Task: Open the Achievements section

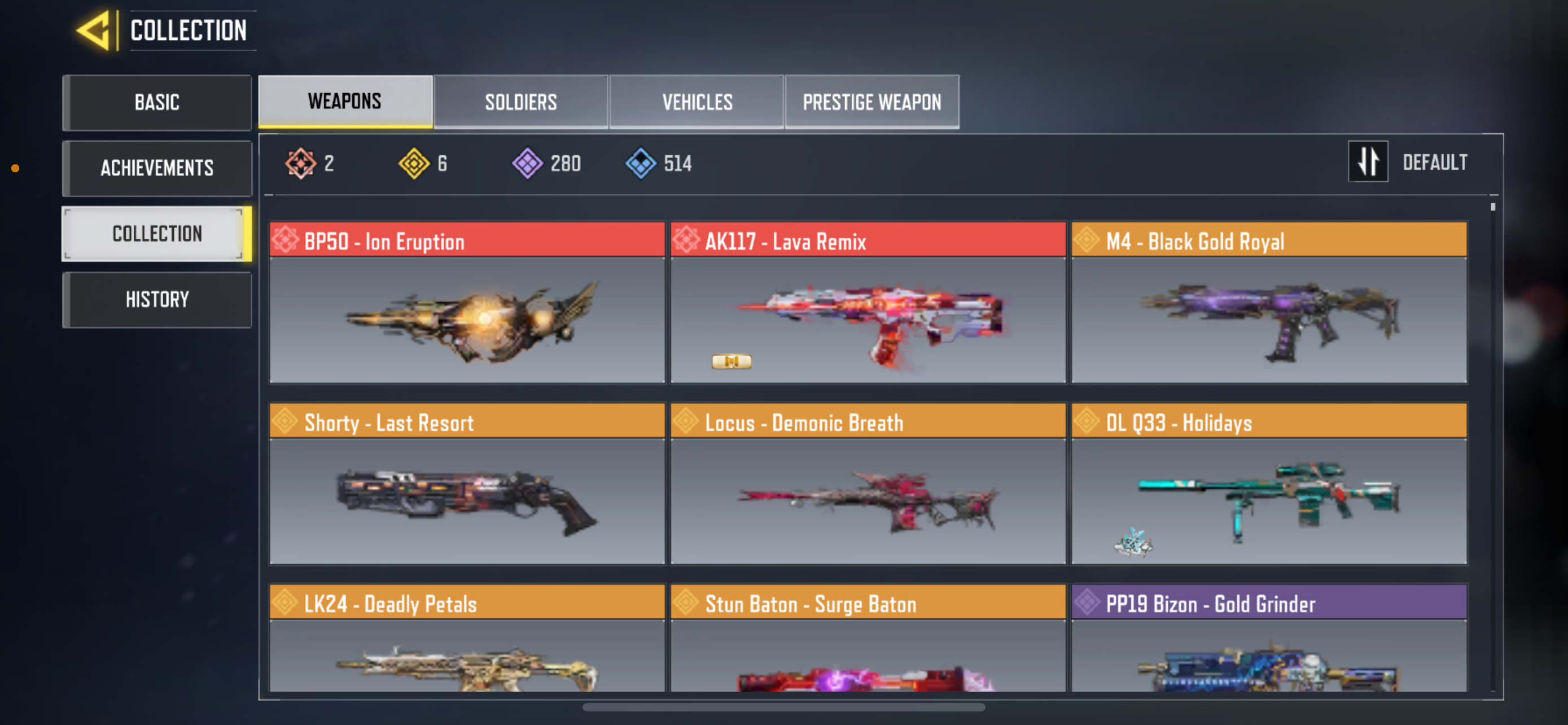Action: (x=157, y=168)
